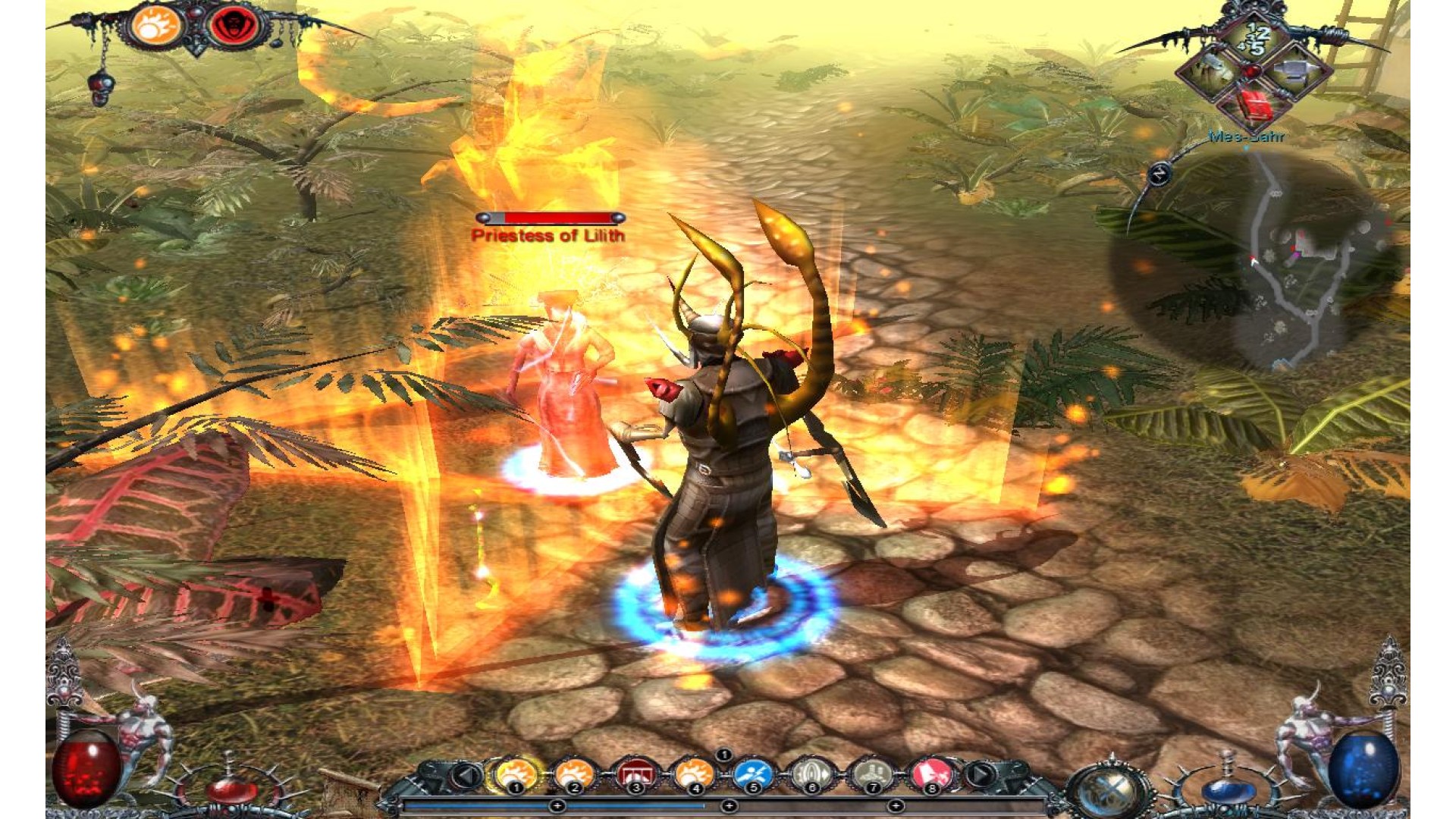The height and width of the screenshot is (819, 1456).
Task: Select the dark red gate skill in slot 3
Action: click(x=635, y=774)
